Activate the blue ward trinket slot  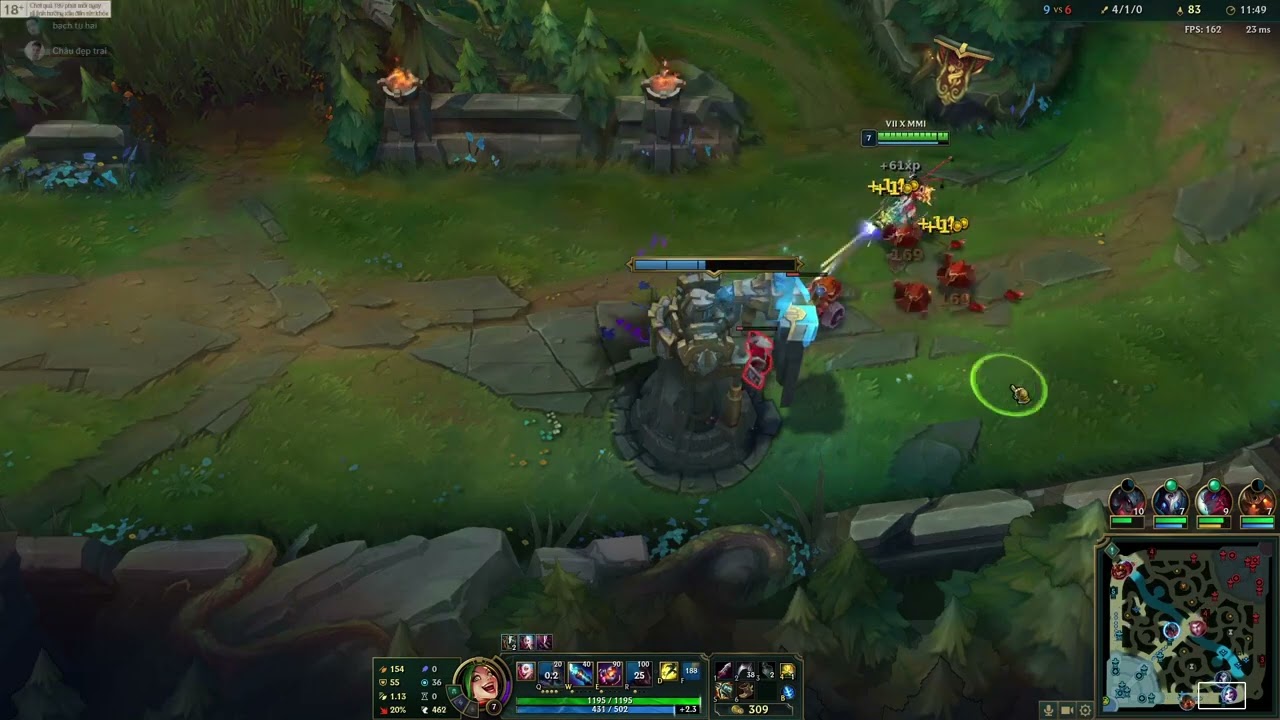pyautogui.click(x=788, y=692)
